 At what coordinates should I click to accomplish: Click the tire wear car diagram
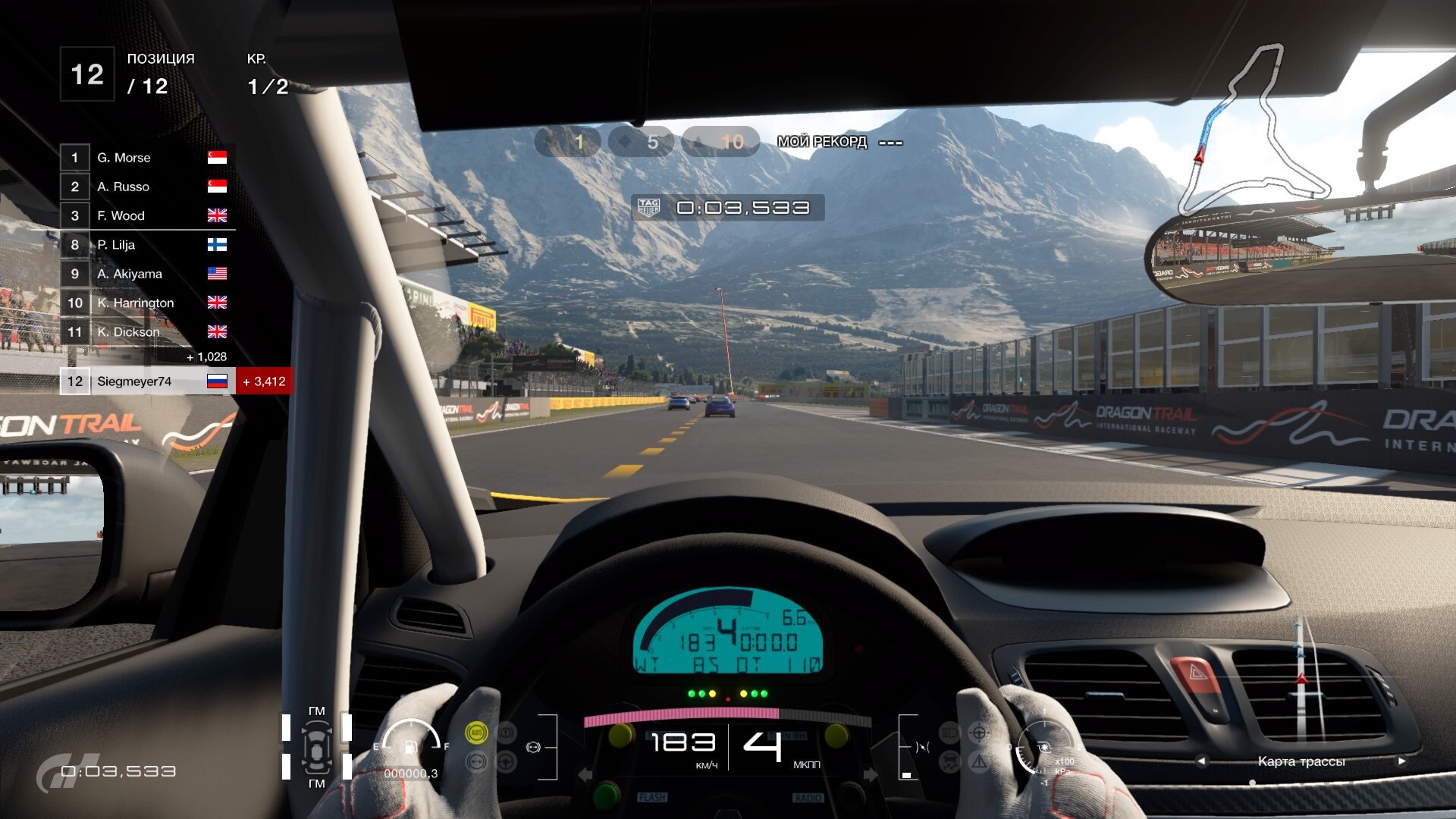pos(316,748)
